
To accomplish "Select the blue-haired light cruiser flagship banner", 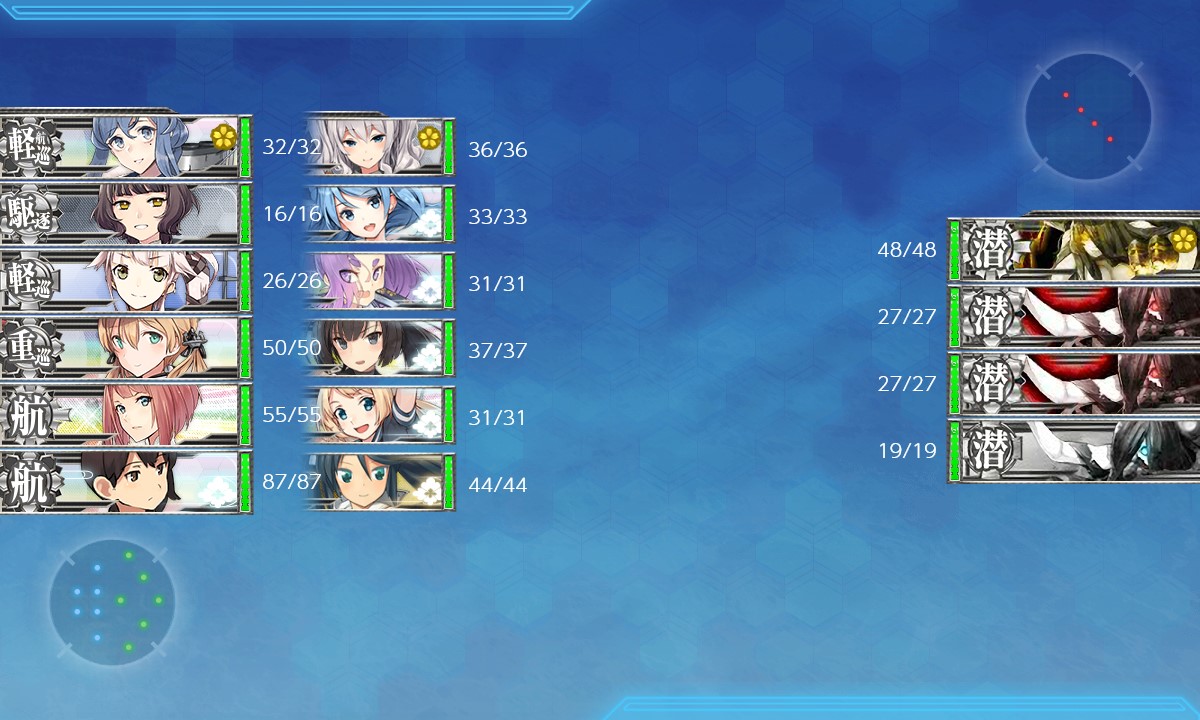I will click(125, 147).
